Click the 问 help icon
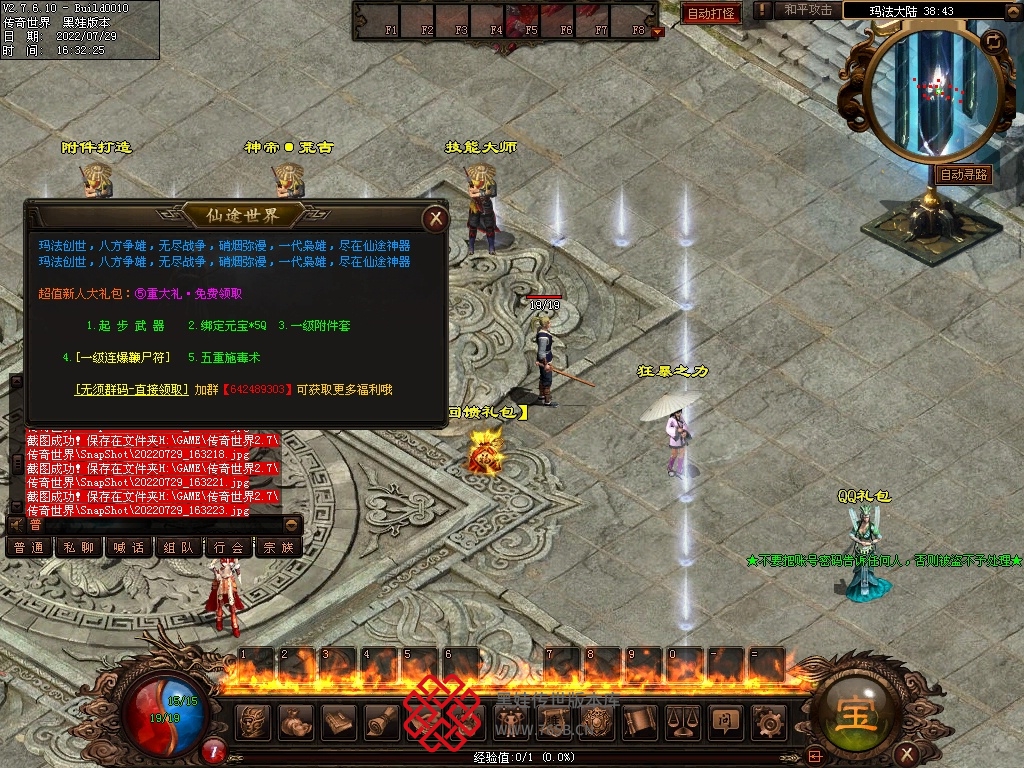The height and width of the screenshot is (768, 1024). coord(725,721)
